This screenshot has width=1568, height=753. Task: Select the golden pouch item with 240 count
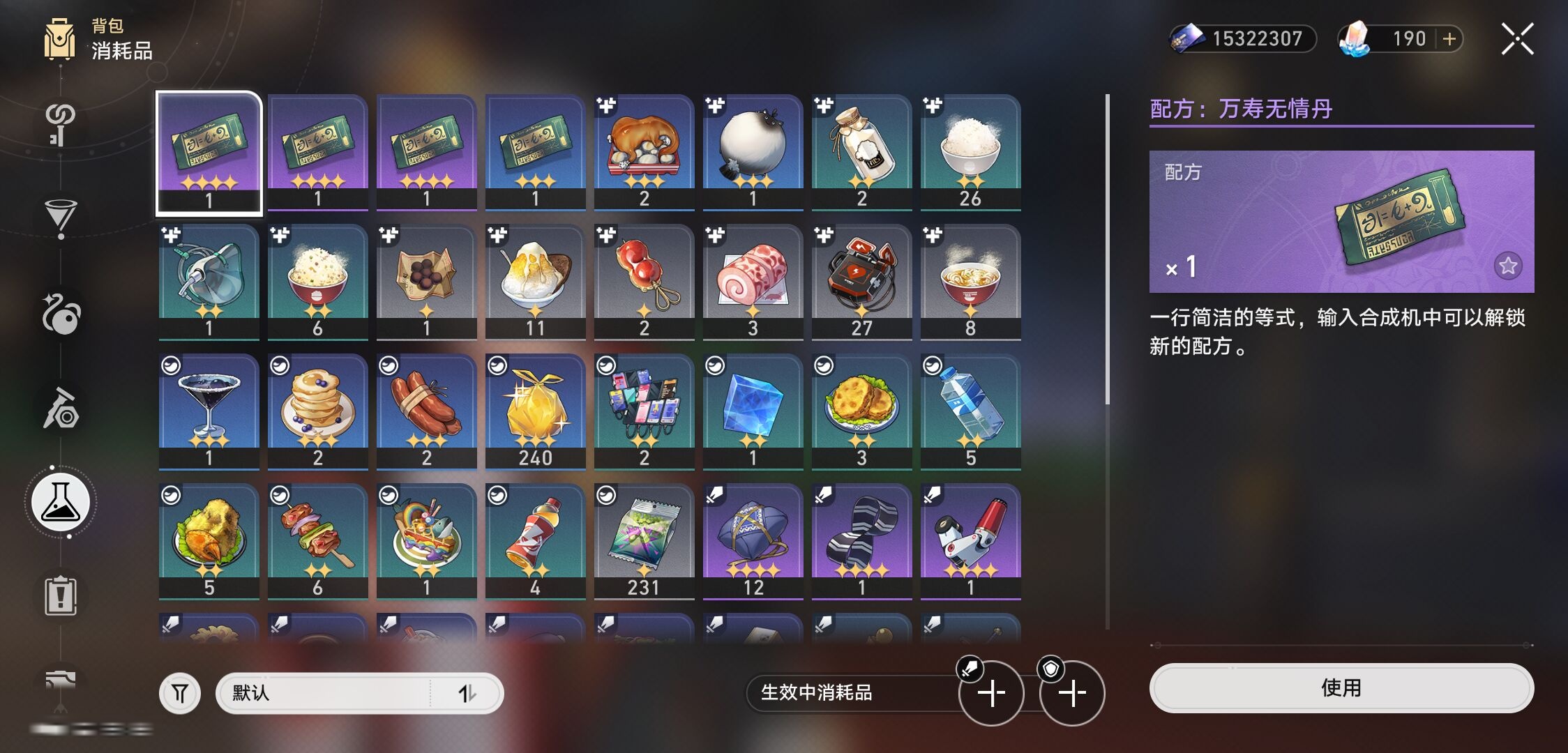coord(535,411)
